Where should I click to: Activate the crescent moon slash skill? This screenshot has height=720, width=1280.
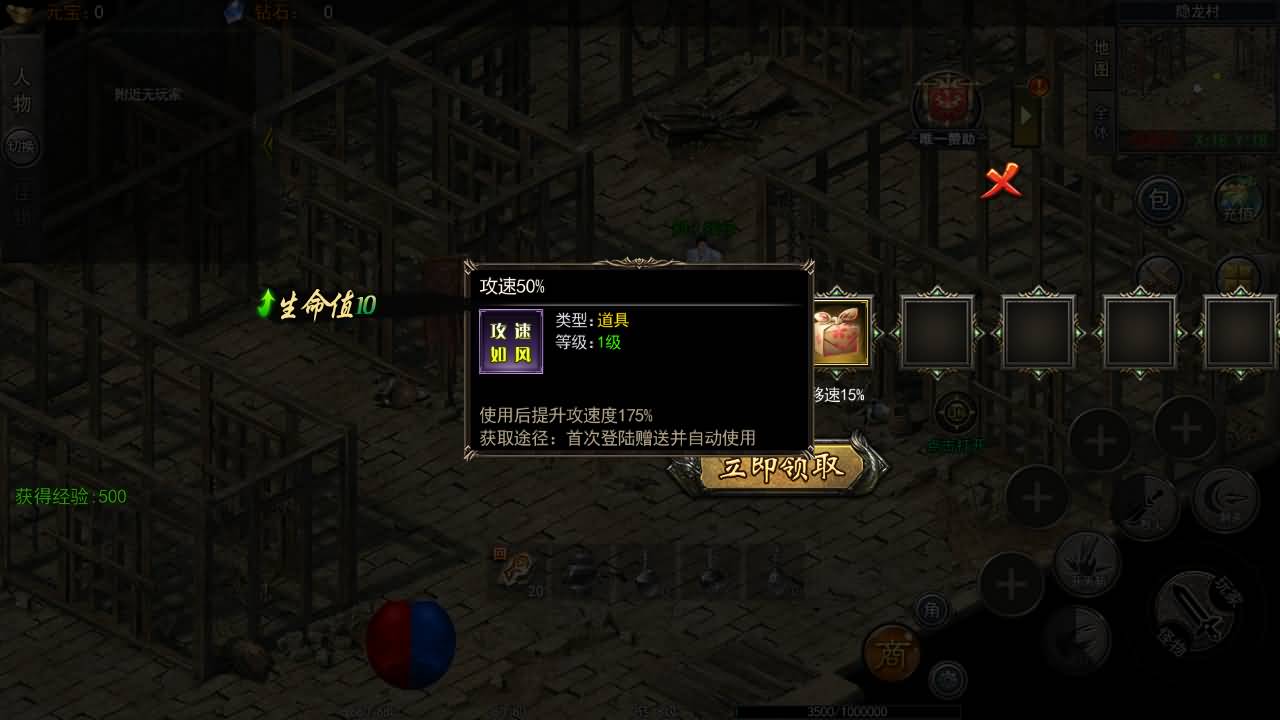tap(1225, 498)
